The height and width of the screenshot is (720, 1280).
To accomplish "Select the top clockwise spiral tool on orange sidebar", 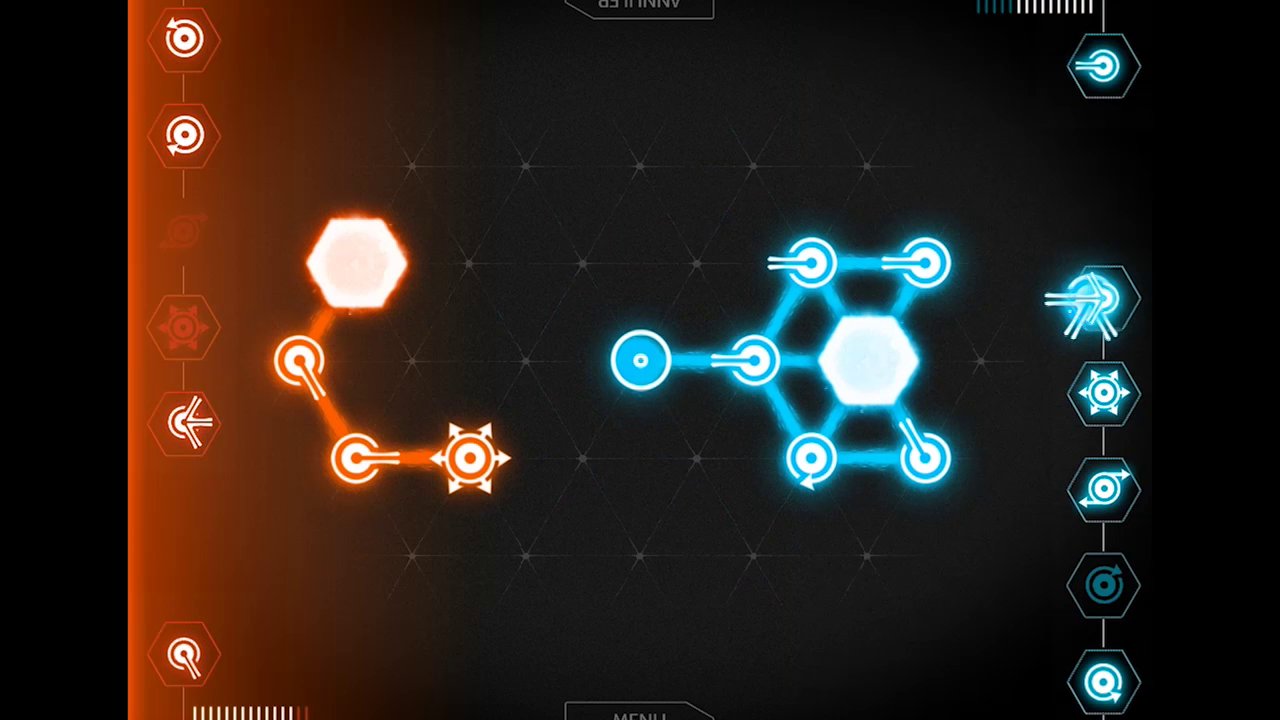I will point(184,40).
